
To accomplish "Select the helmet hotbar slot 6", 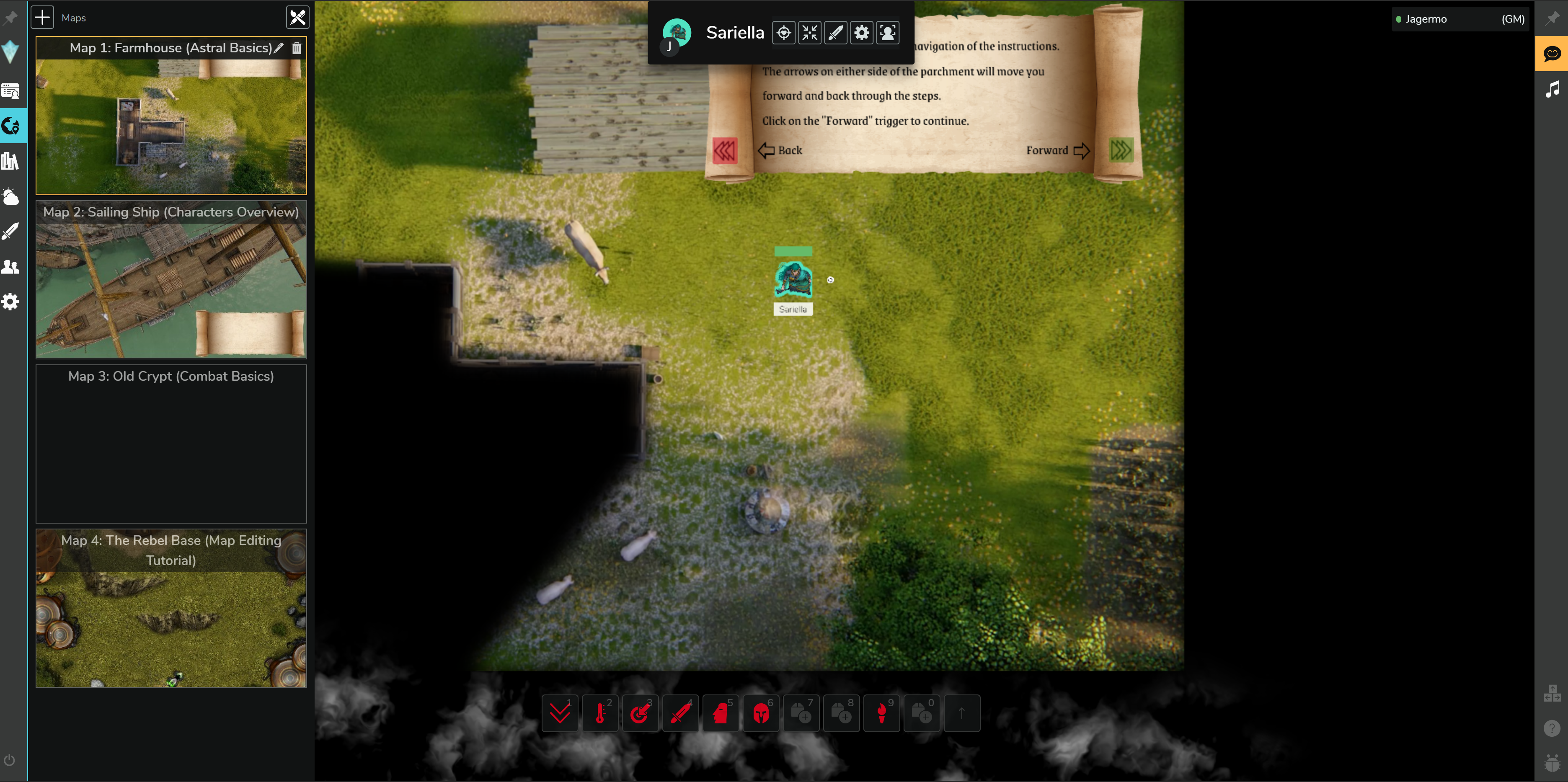I will pos(761,712).
